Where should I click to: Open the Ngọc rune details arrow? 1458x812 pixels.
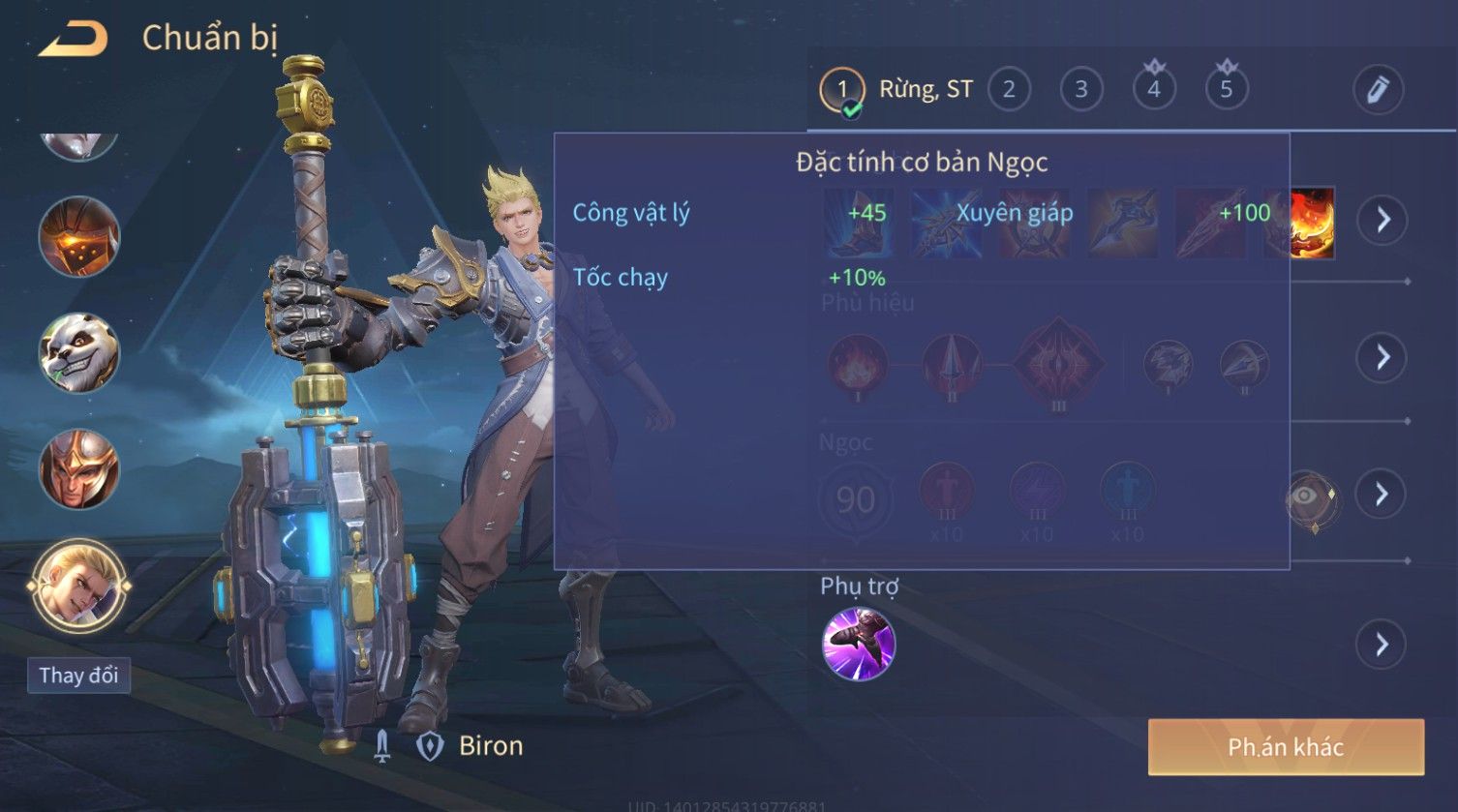[1382, 495]
